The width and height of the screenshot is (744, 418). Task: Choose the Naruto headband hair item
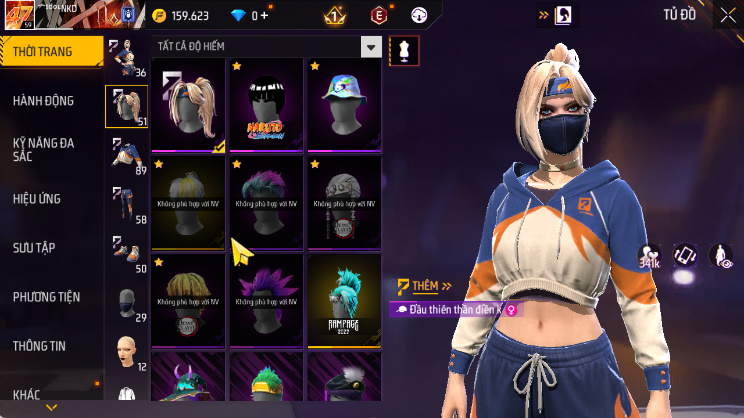coord(266,105)
